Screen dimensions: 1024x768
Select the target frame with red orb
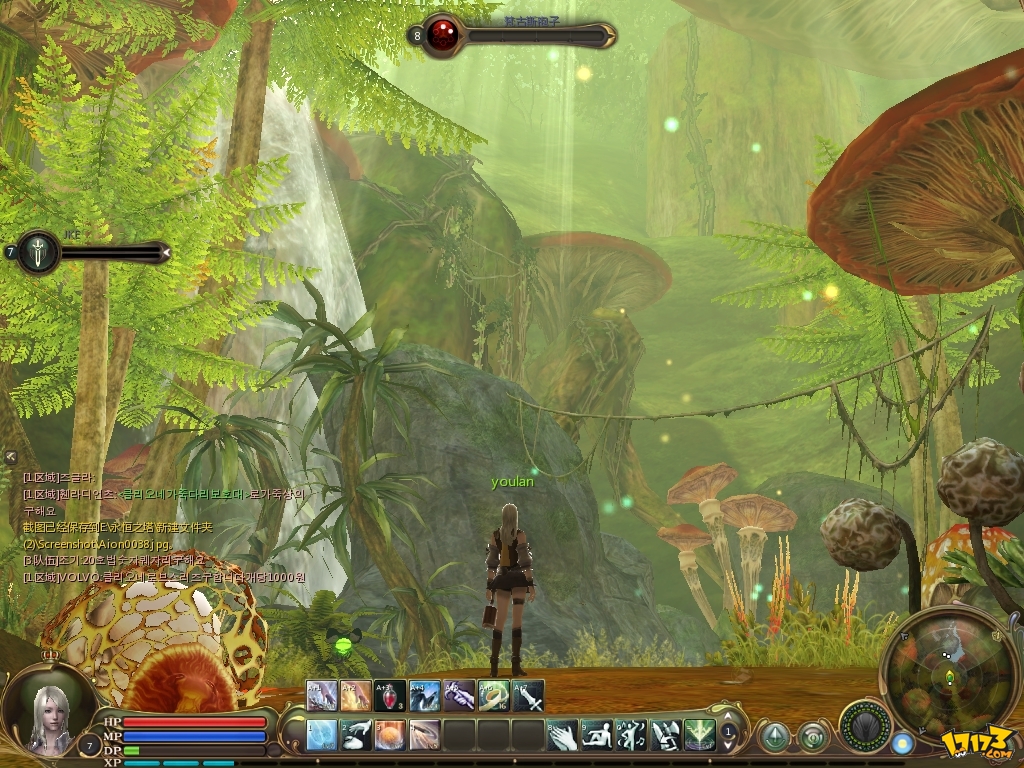tap(440, 36)
